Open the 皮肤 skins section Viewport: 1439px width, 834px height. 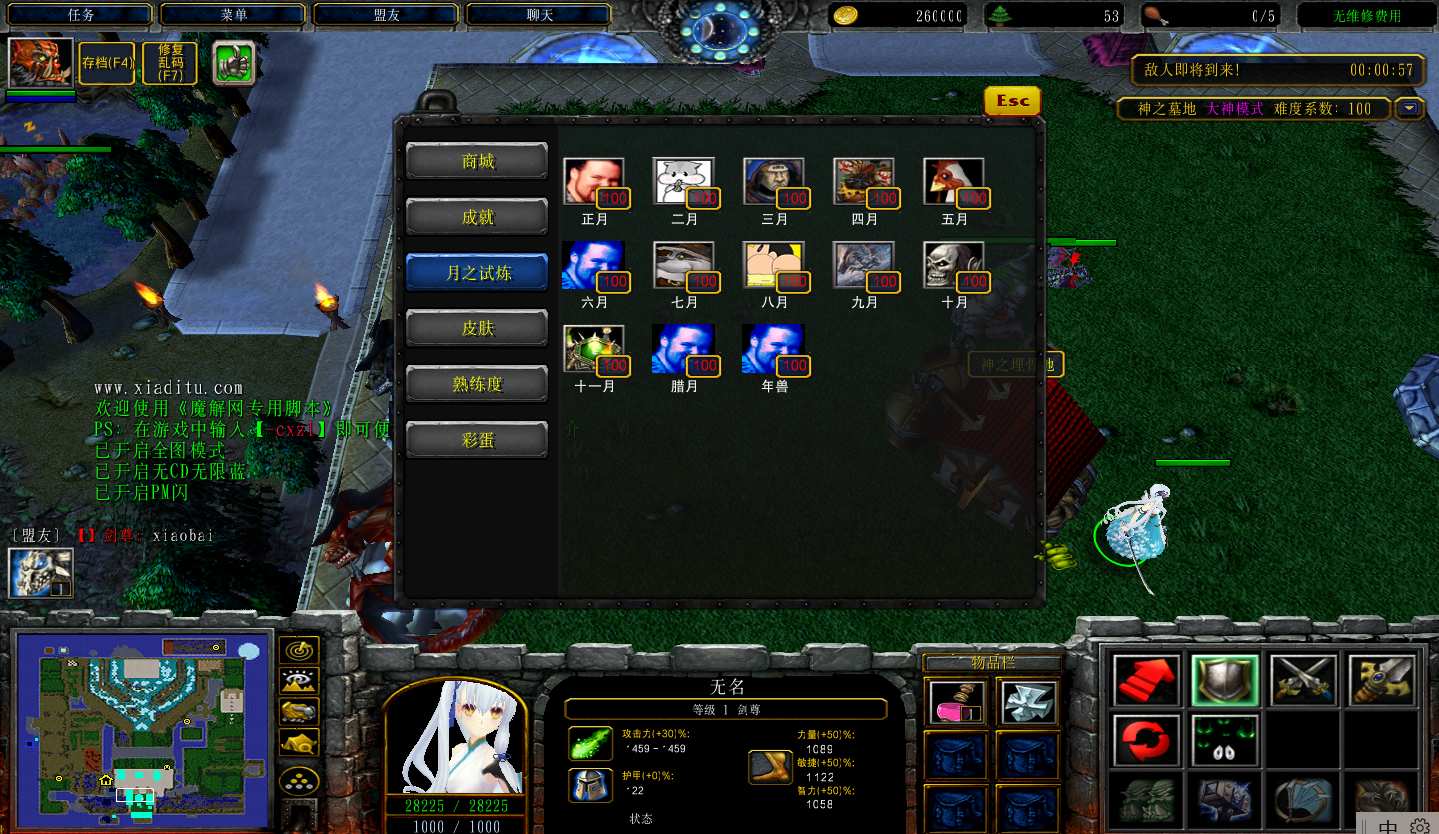tap(477, 328)
